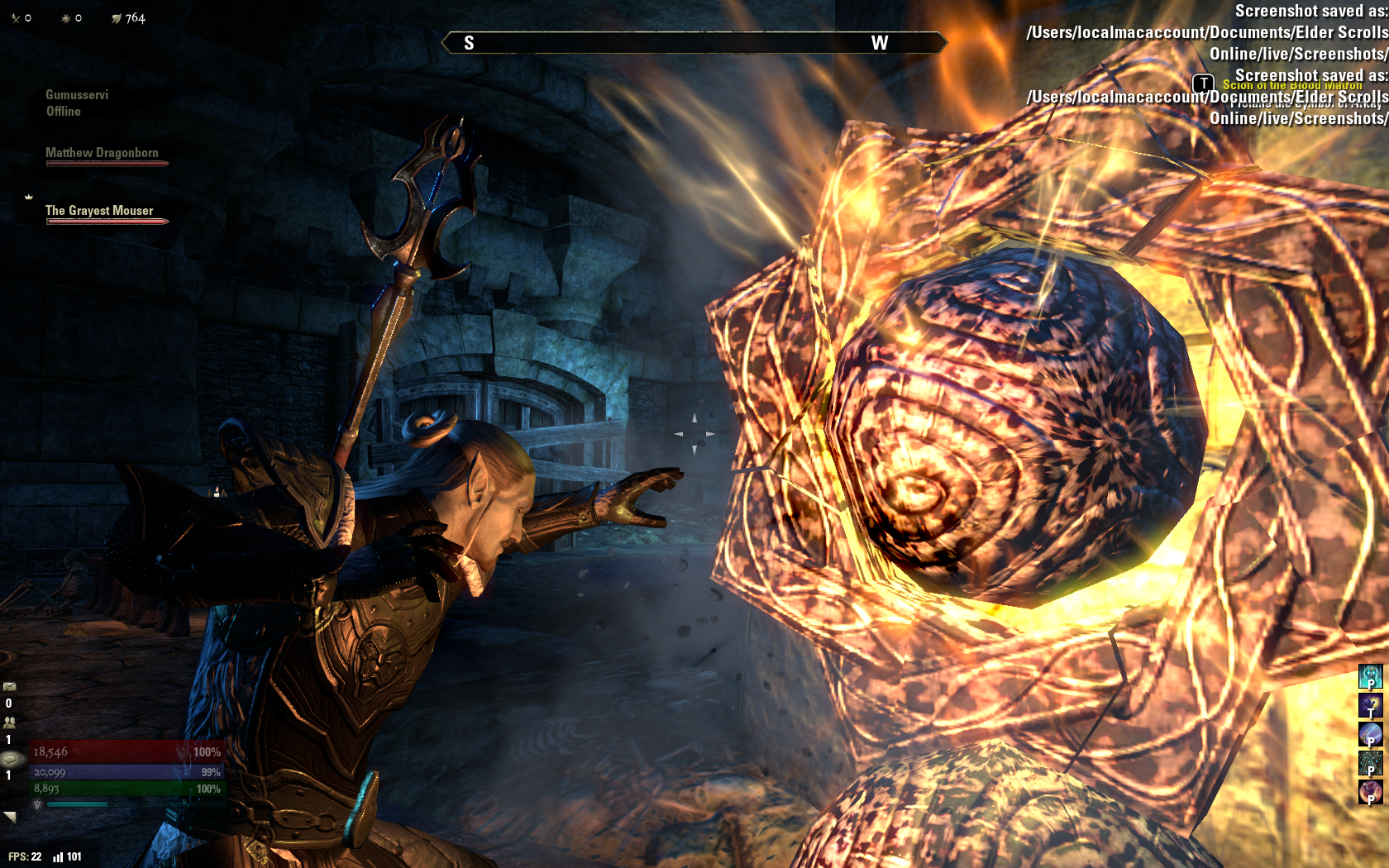The image size is (1389, 868).
Task: Click the blue sparkles buff icon
Action: [x=1370, y=762]
